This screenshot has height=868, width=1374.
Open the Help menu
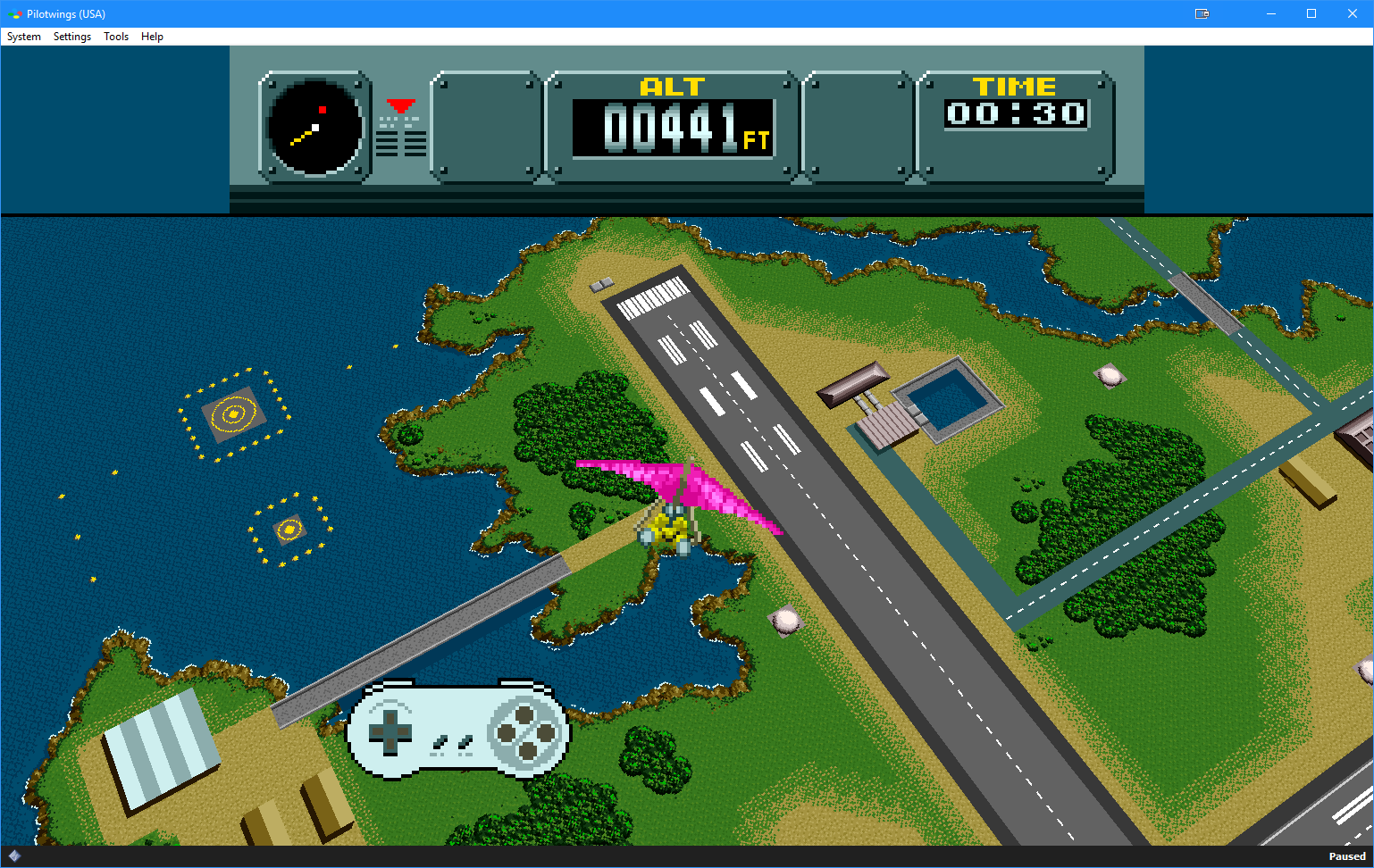tap(152, 37)
